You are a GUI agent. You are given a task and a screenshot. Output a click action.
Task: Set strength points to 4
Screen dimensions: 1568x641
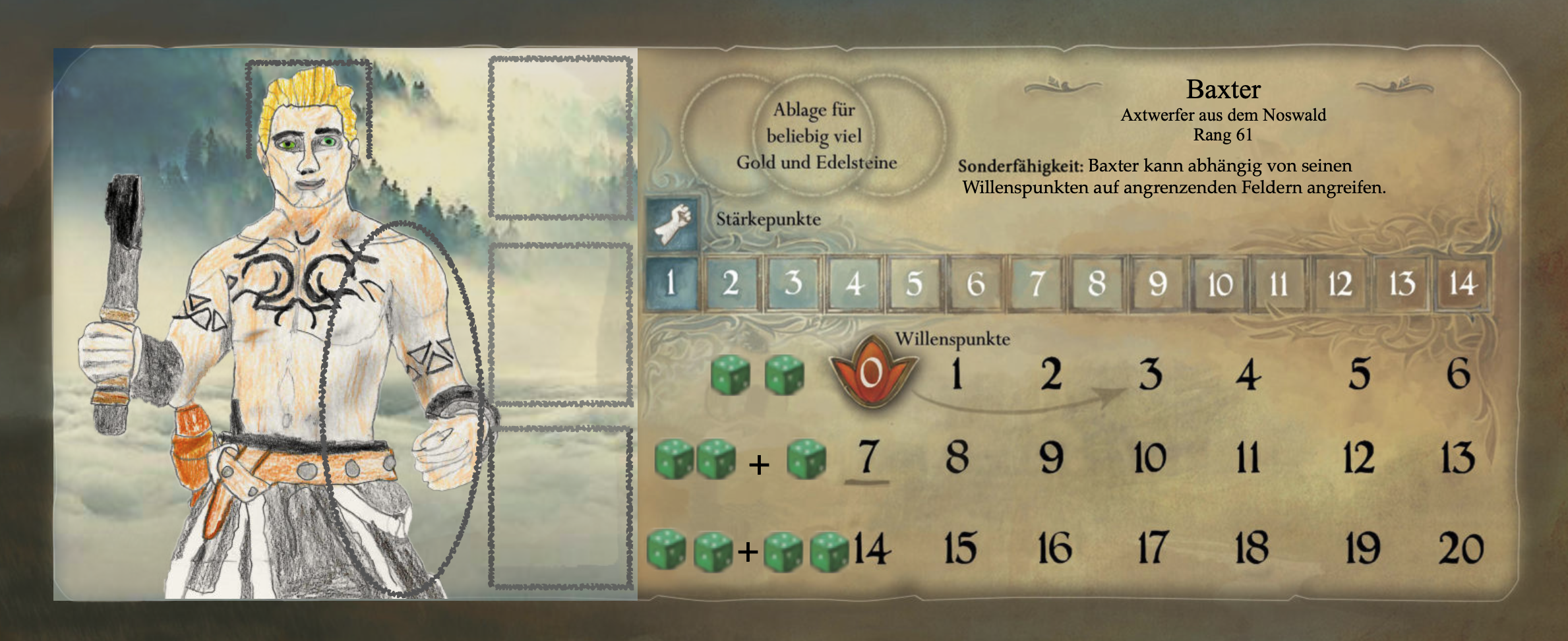855,284
